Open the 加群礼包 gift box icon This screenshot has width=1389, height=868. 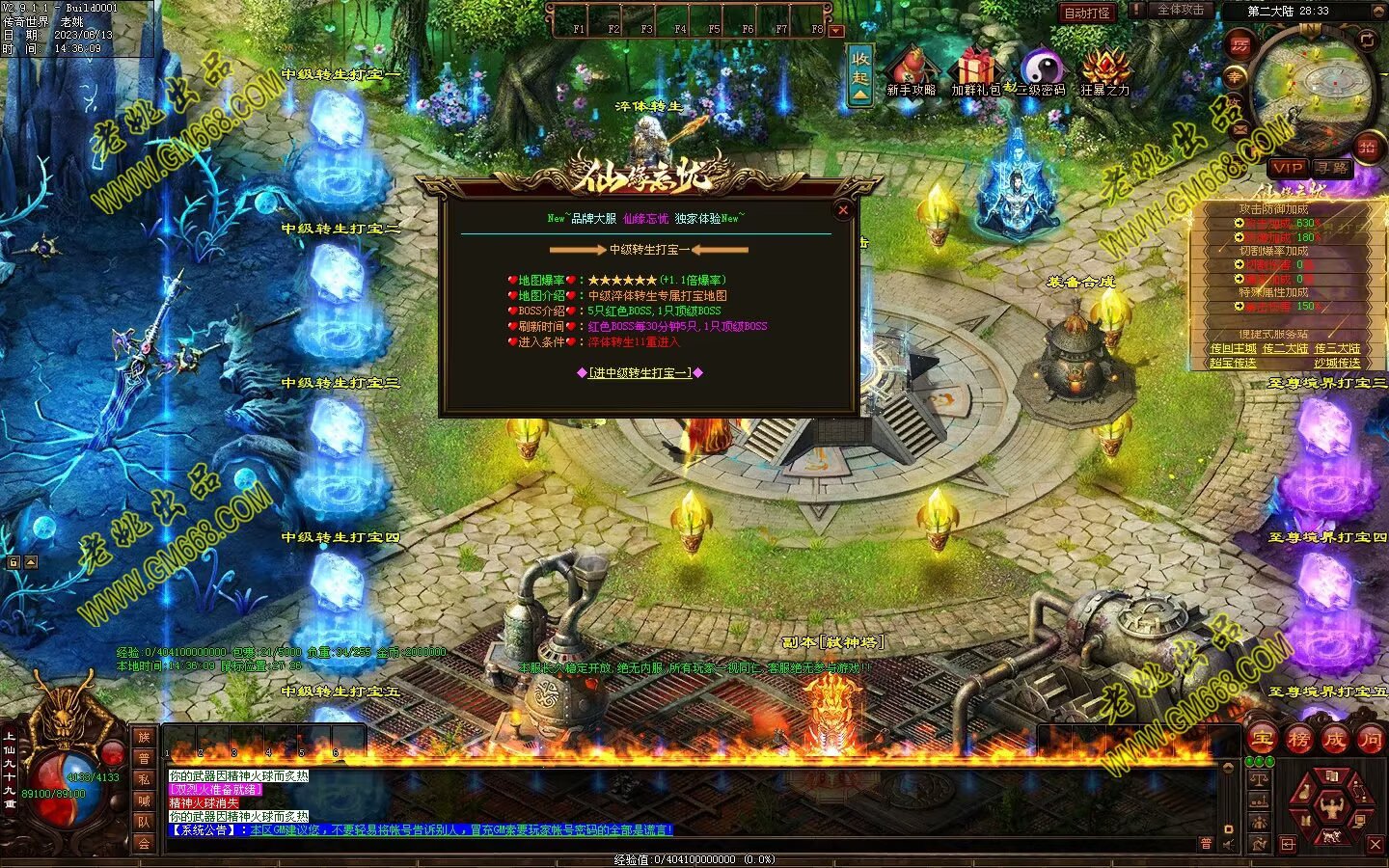coord(976,72)
